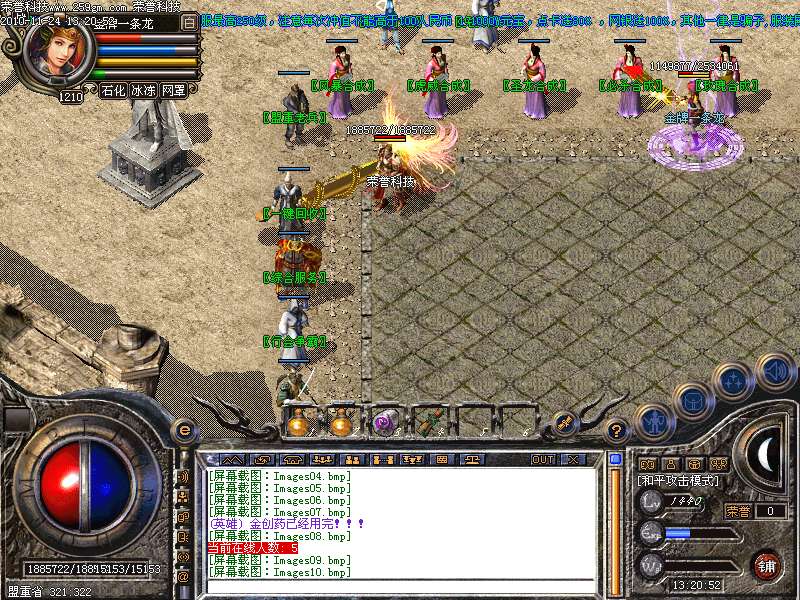
Task: Click the OUT button above the chat
Action: [x=542, y=459]
